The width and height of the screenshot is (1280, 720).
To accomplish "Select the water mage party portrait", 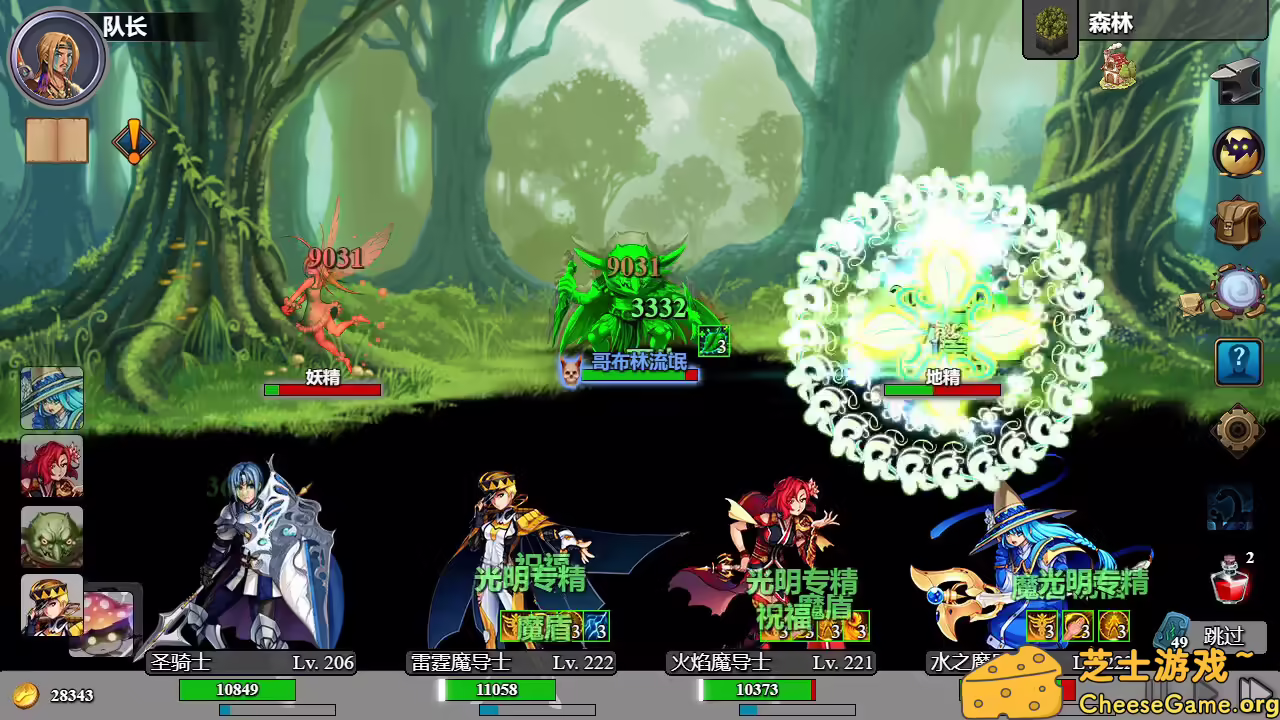I will [51, 398].
